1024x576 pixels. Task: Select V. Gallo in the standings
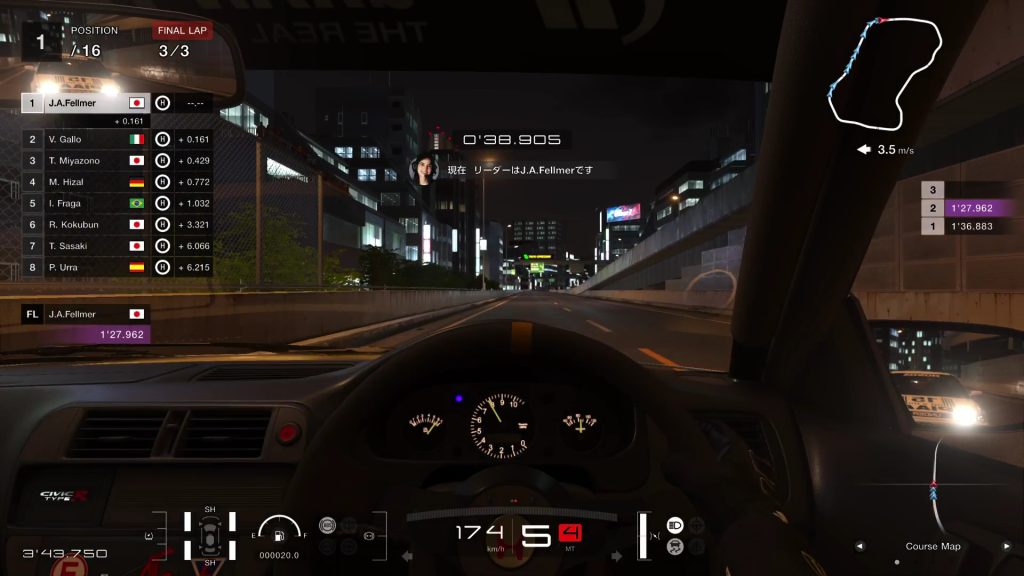85,140
